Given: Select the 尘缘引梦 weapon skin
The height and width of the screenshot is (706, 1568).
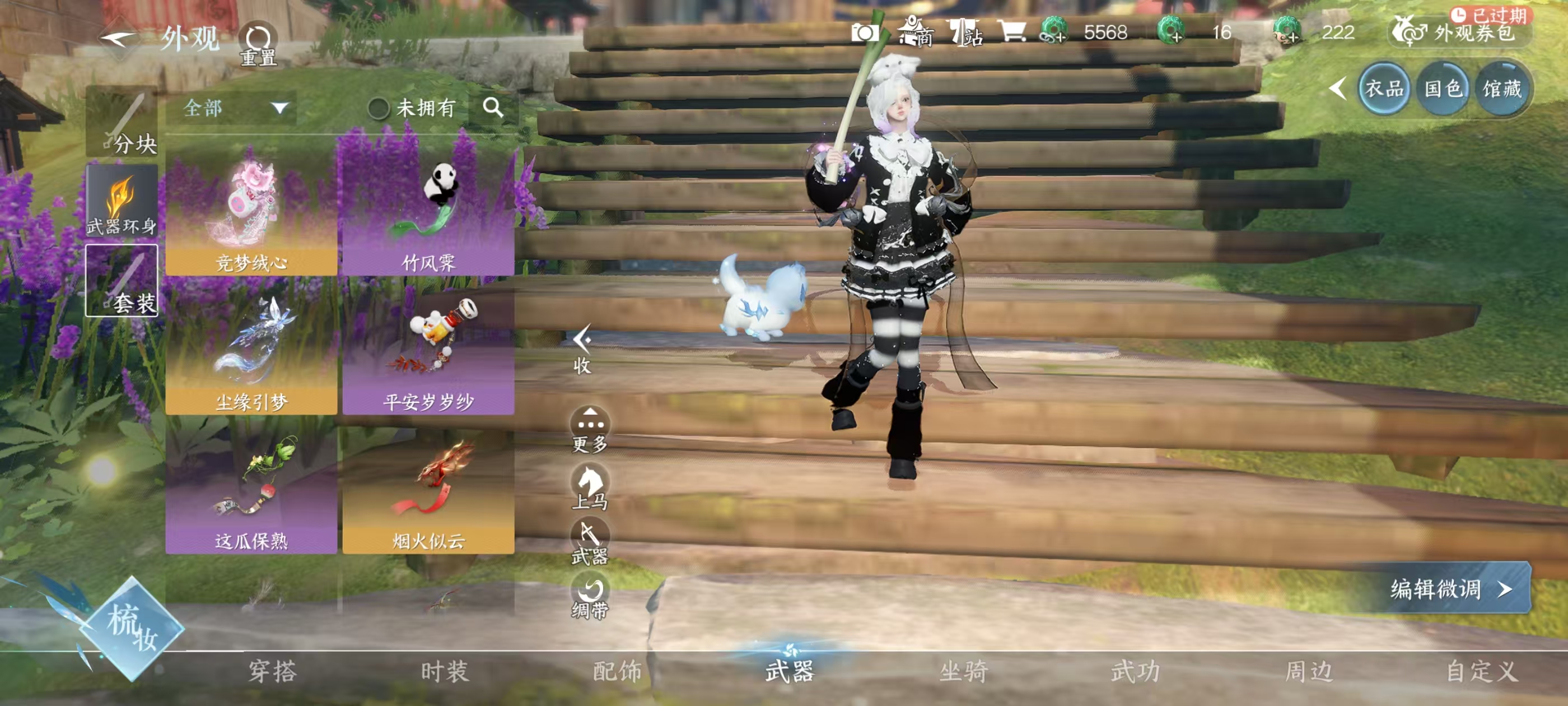Looking at the screenshot, I should (x=251, y=349).
